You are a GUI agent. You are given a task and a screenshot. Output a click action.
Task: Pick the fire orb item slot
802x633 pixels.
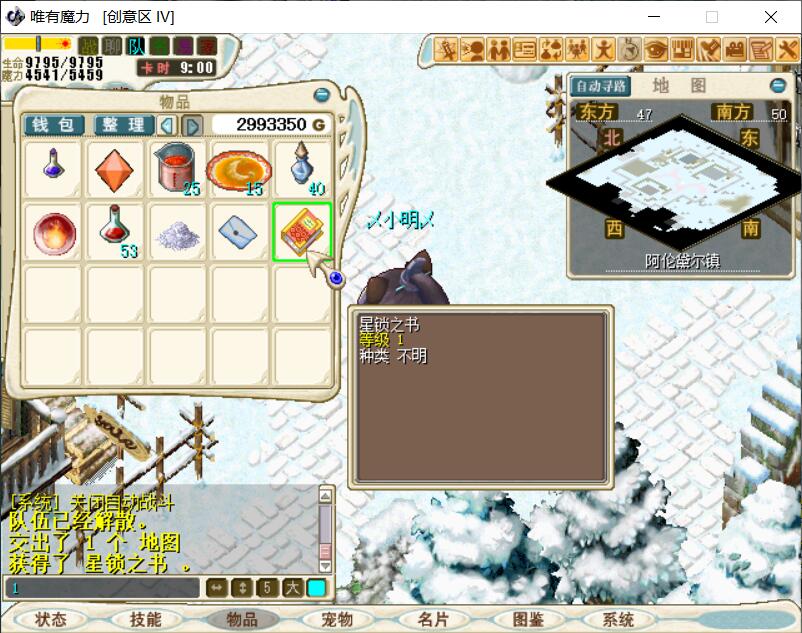pyautogui.click(x=53, y=232)
